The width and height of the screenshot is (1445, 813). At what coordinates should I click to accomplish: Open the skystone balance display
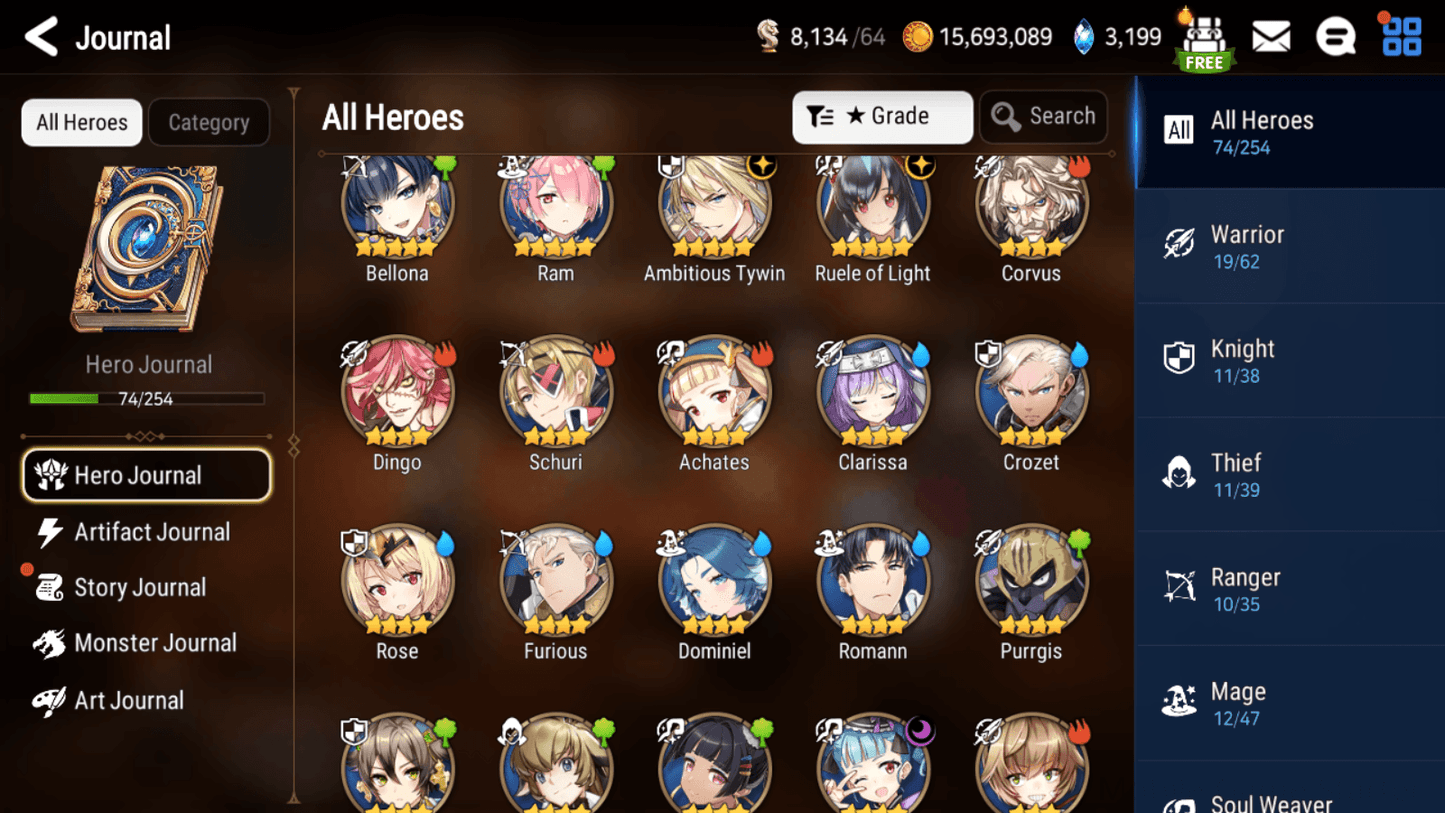click(1116, 36)
